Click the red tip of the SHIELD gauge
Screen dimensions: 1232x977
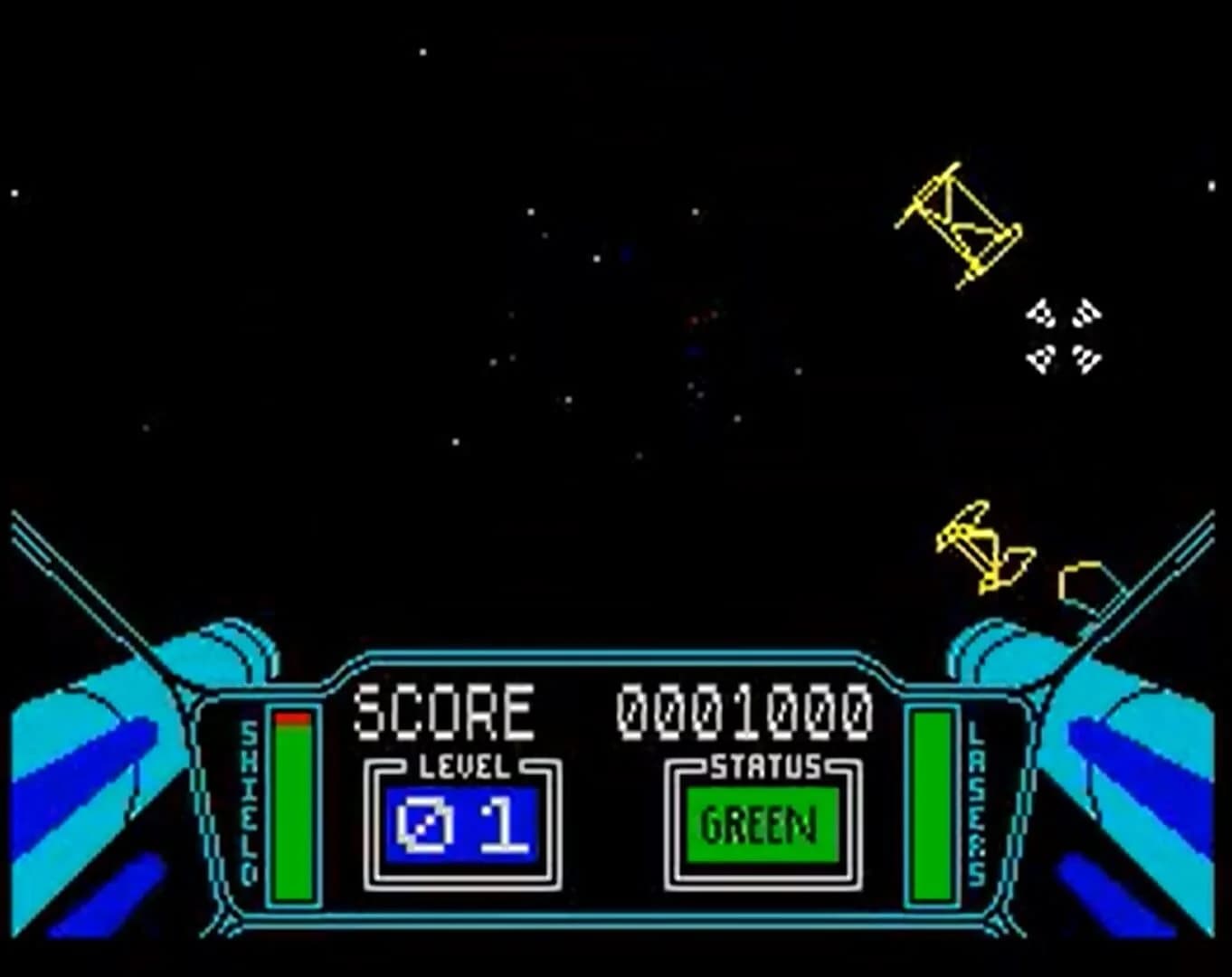(291, 719)
